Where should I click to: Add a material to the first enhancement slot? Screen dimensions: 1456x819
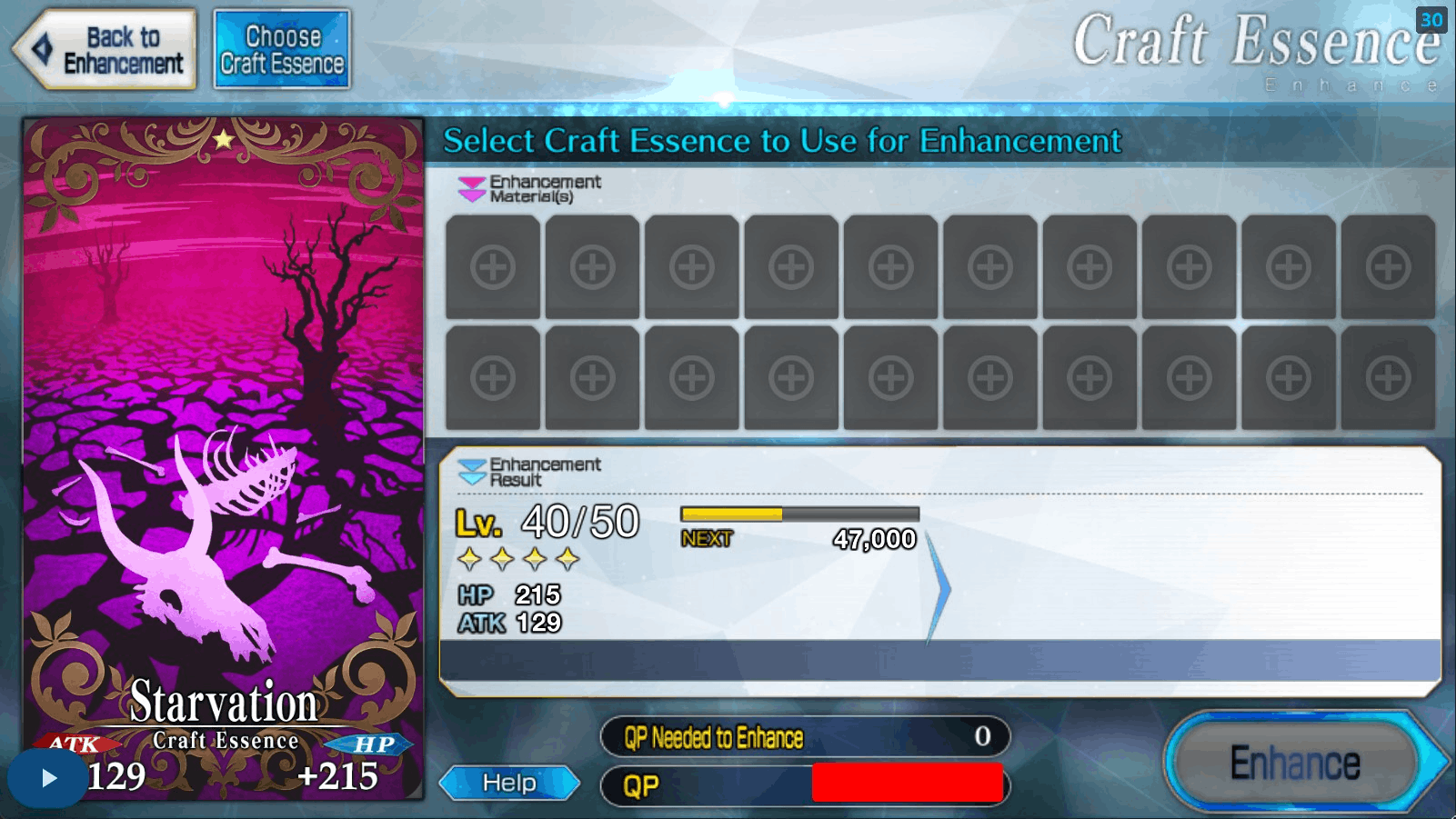pyautogui.click(x=493, y=268)
